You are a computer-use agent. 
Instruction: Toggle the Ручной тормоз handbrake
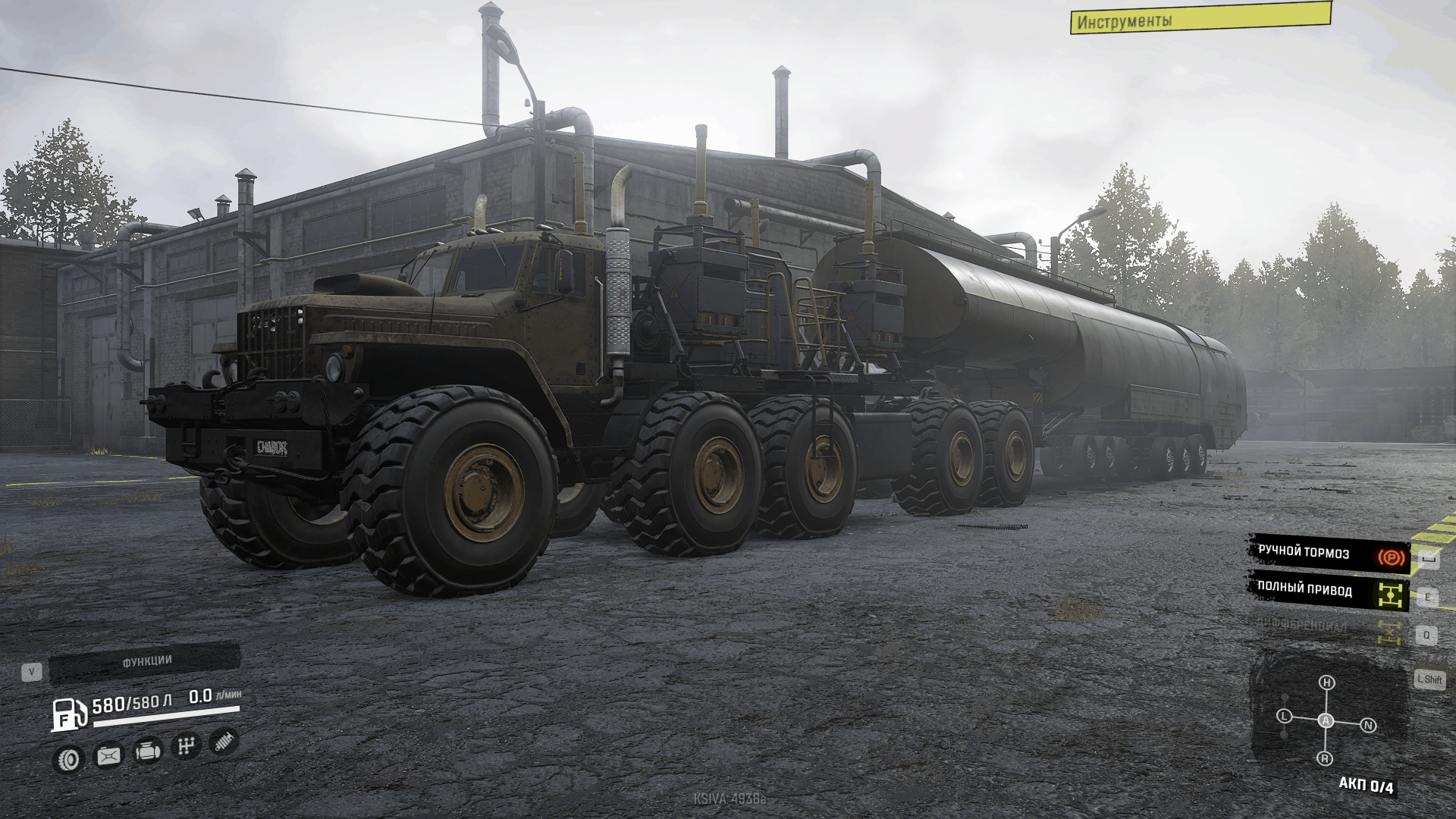point(1329,554)
